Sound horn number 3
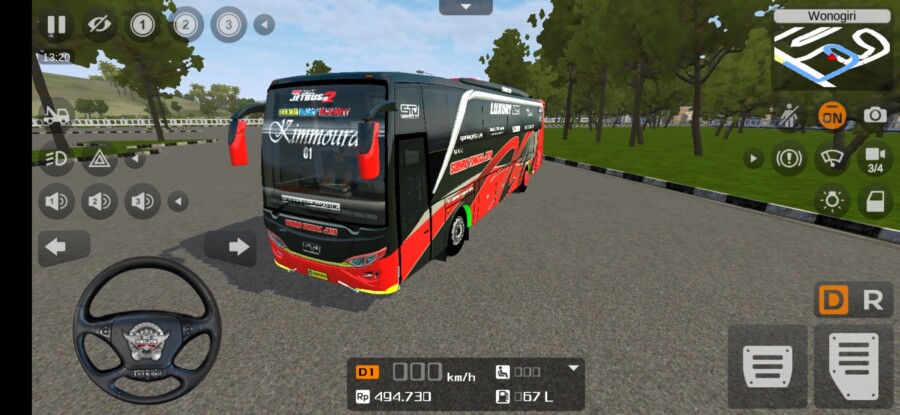The image size is (900, 415). pyautogui.click(x=142, y=202)
